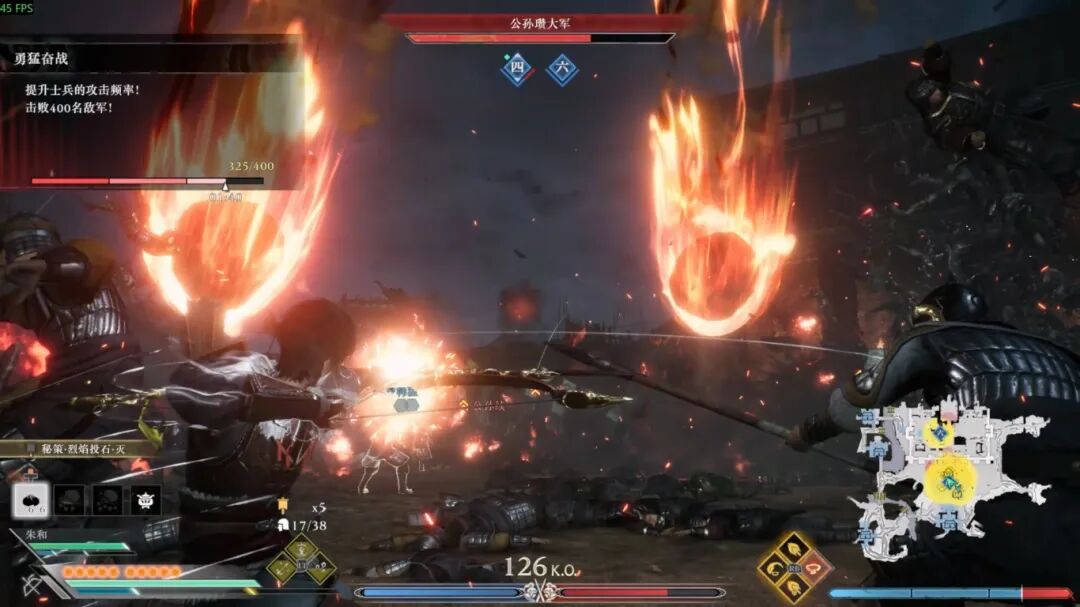Activate the horned helmet tactic icon
Screen dimensions: 1080x607
pyautogui.click(x=146, y=500)
